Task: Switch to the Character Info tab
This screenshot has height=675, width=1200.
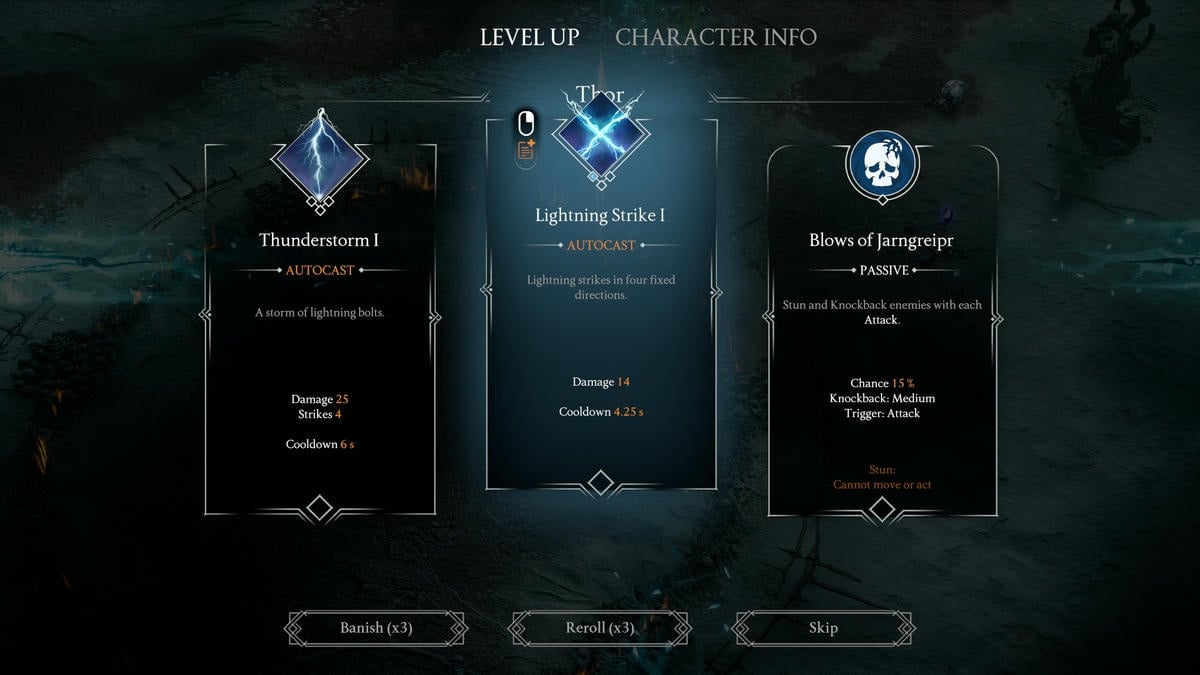Action: click(715, 37)
